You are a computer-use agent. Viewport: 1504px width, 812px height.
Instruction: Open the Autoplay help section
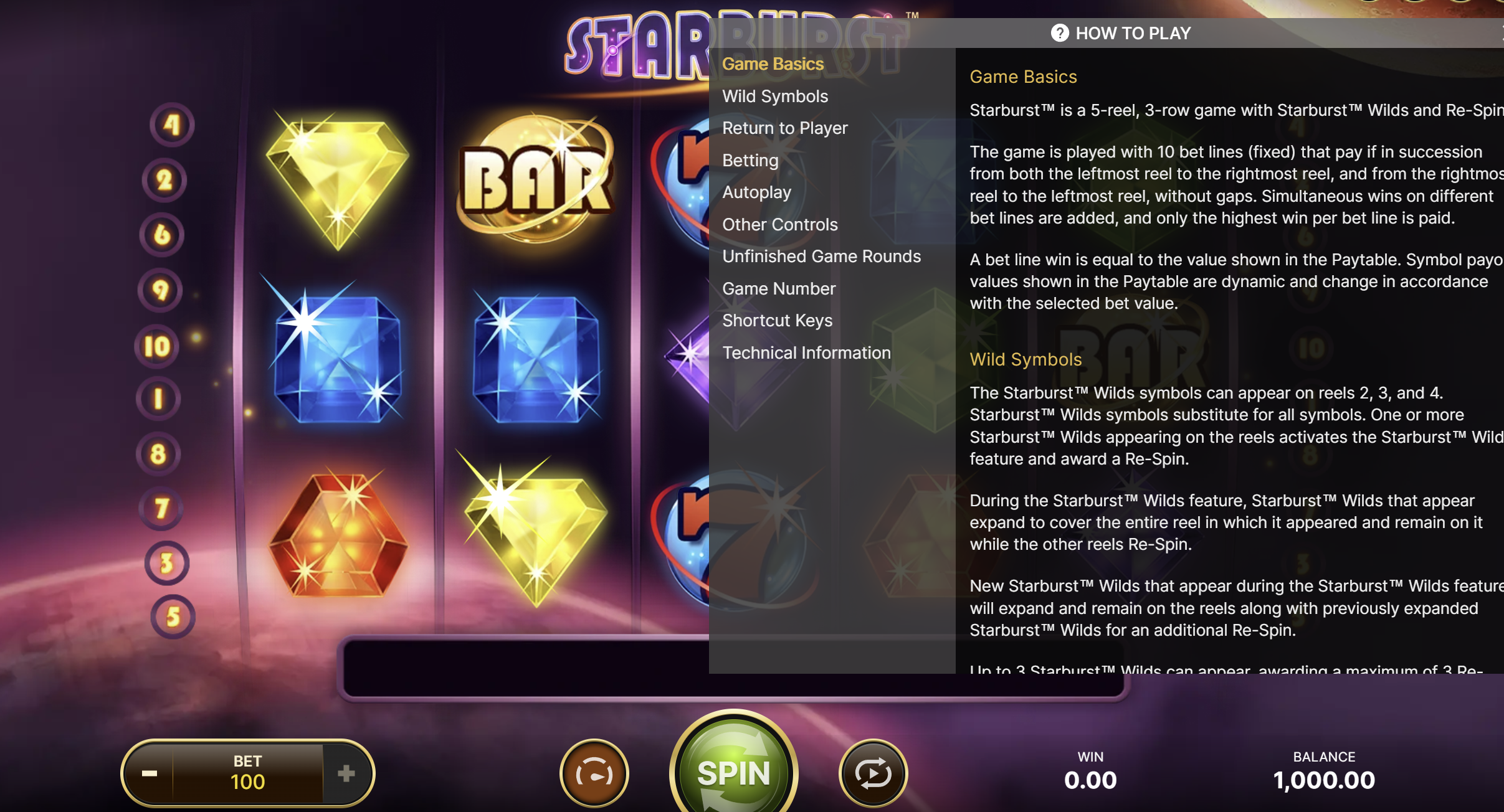pos(756,192)
